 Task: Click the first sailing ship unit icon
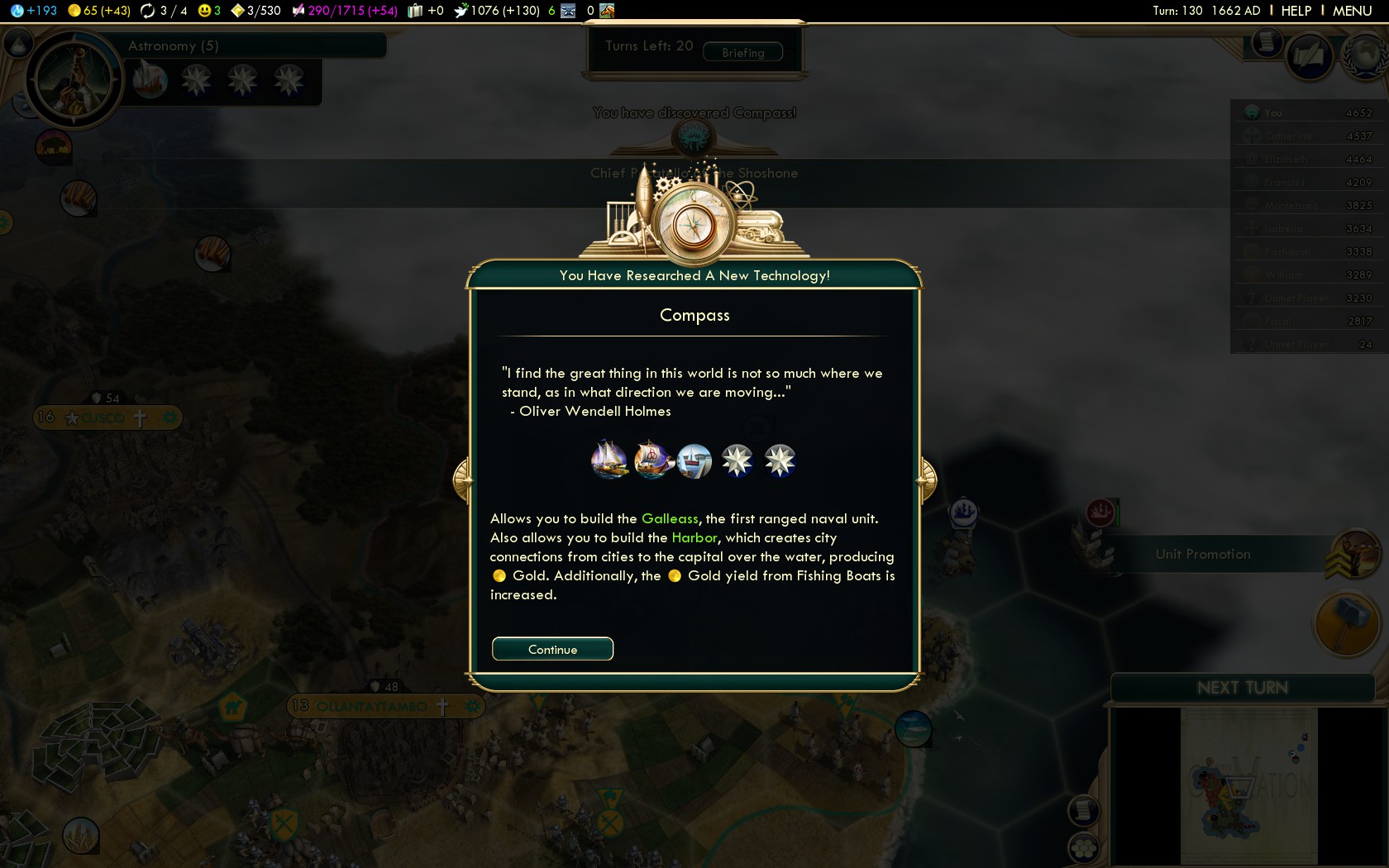[x=609, y=460]
